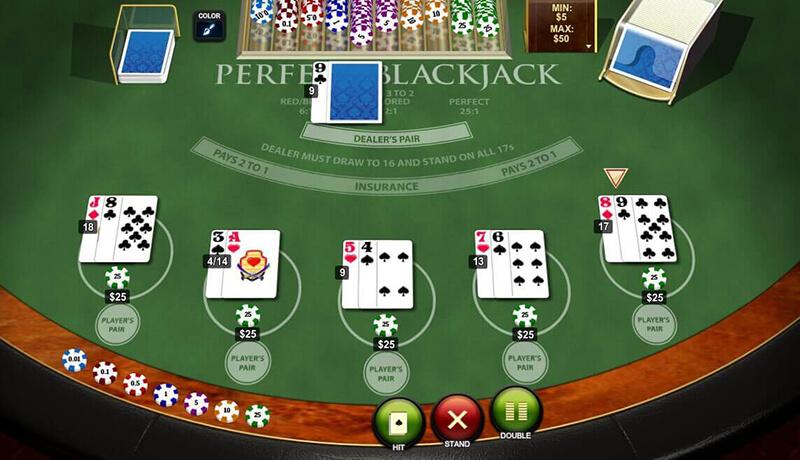
Task: Pick the 5 value purple chip
Action: (x=196, y=404)
